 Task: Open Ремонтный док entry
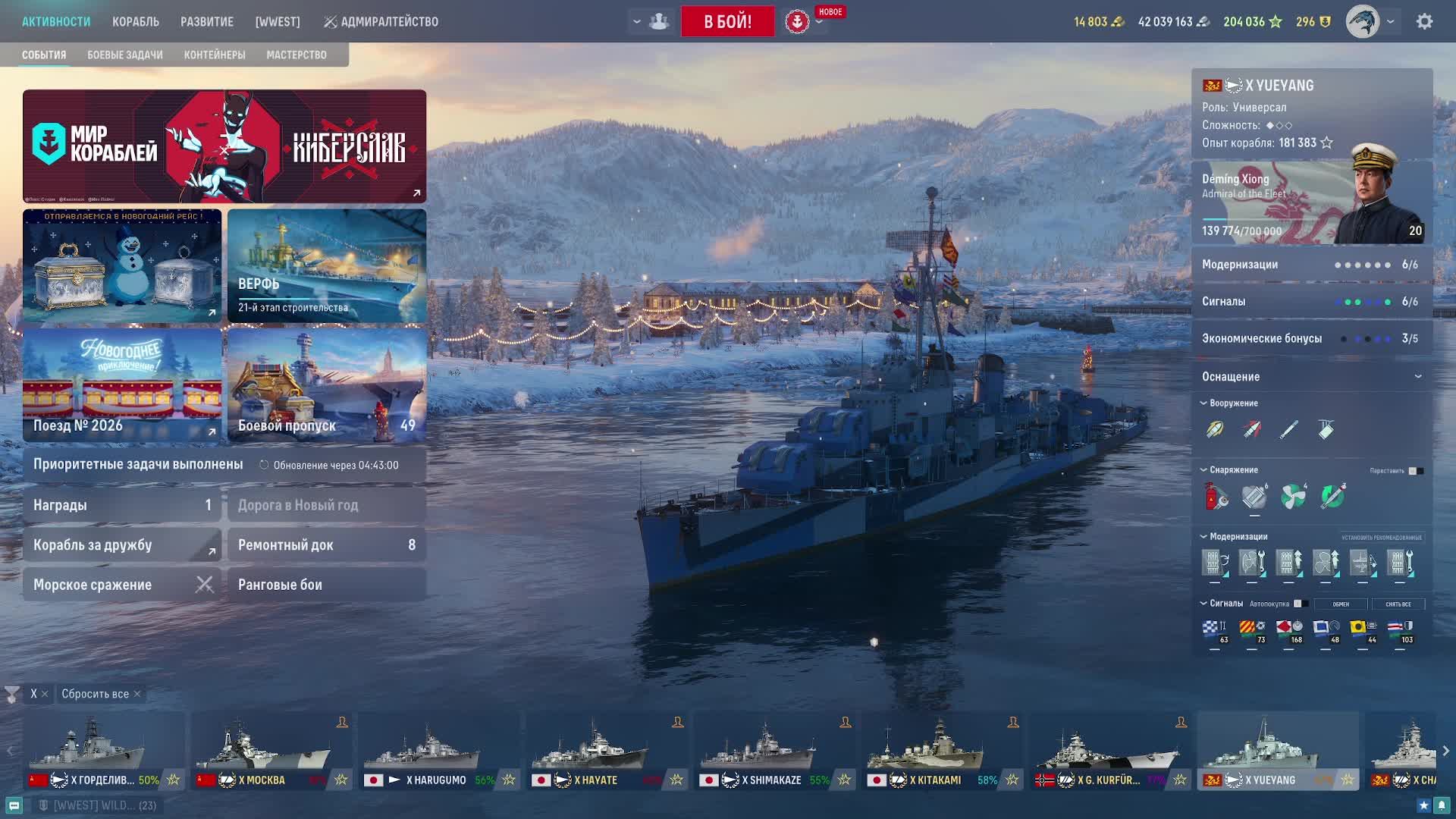327,544
